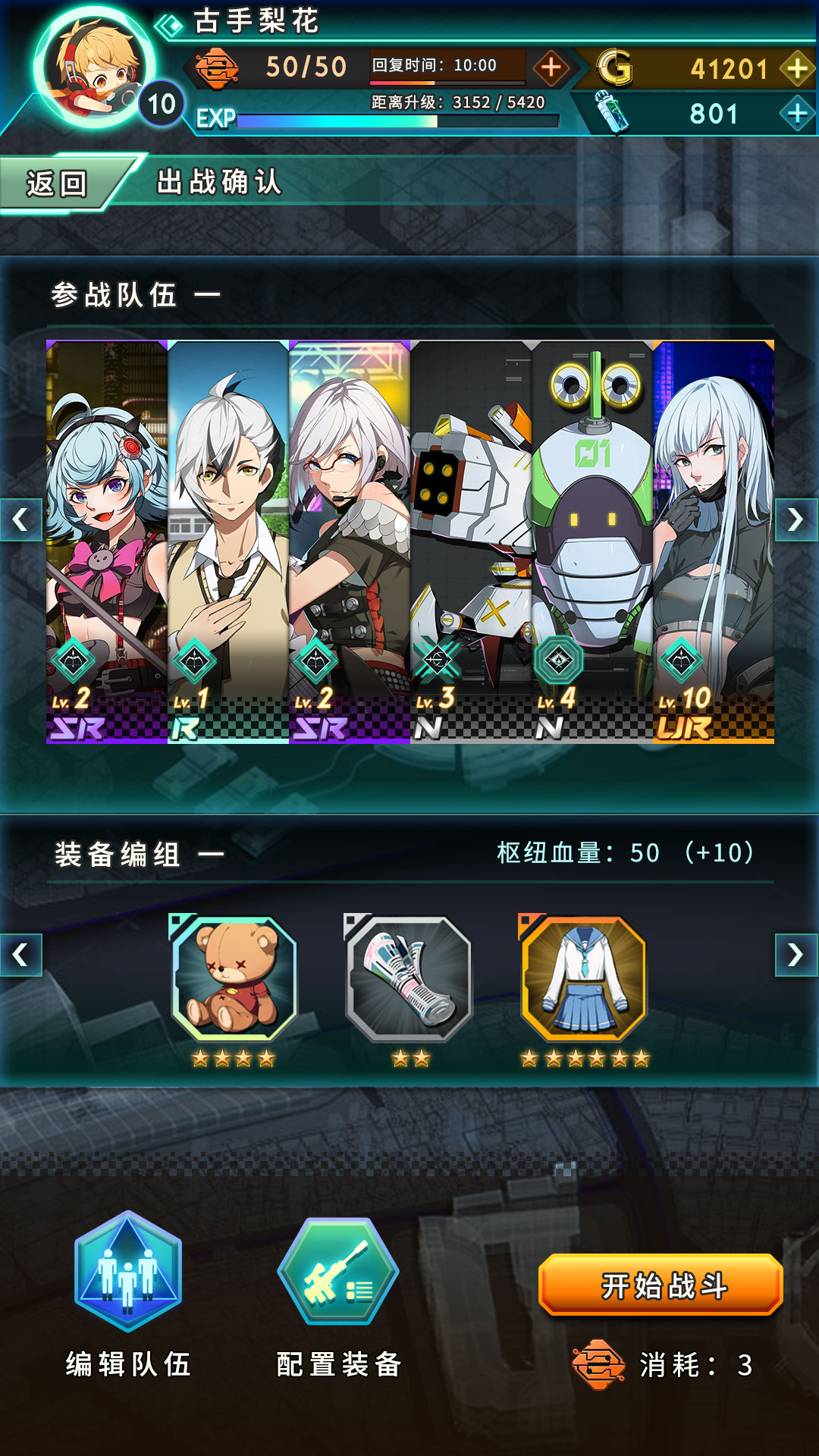The image size is (819, 1456).
Task: Choose the R Lv.1 white-haired boy card
Action: 228,541
